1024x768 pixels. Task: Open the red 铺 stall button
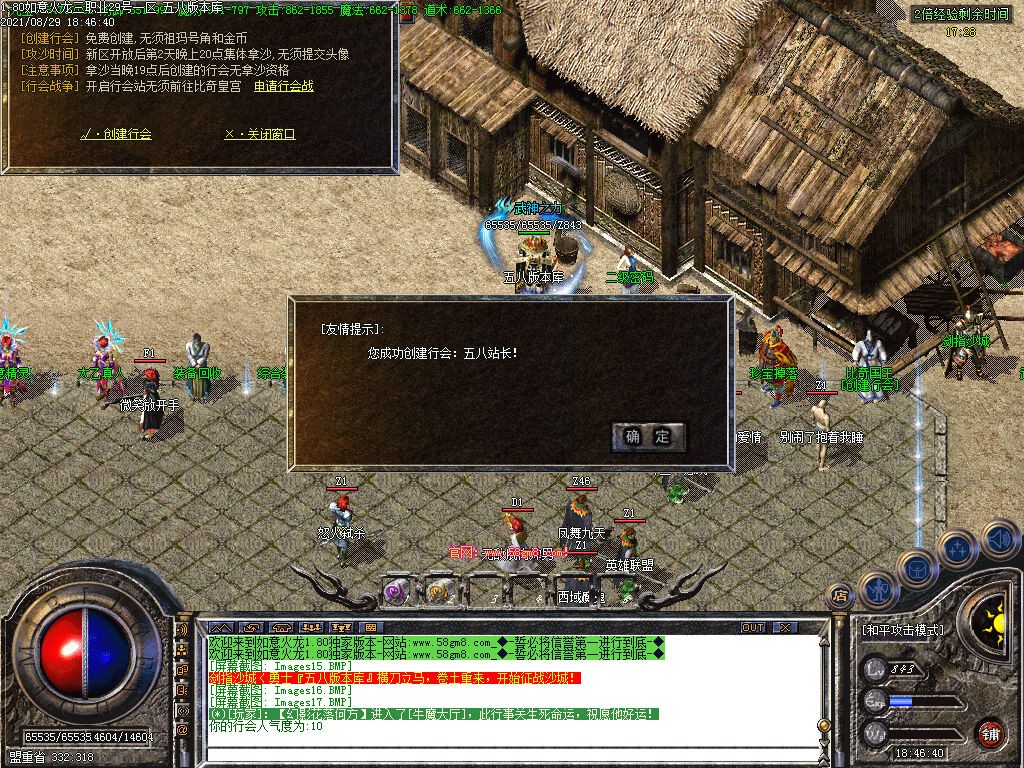pos(990,733)
